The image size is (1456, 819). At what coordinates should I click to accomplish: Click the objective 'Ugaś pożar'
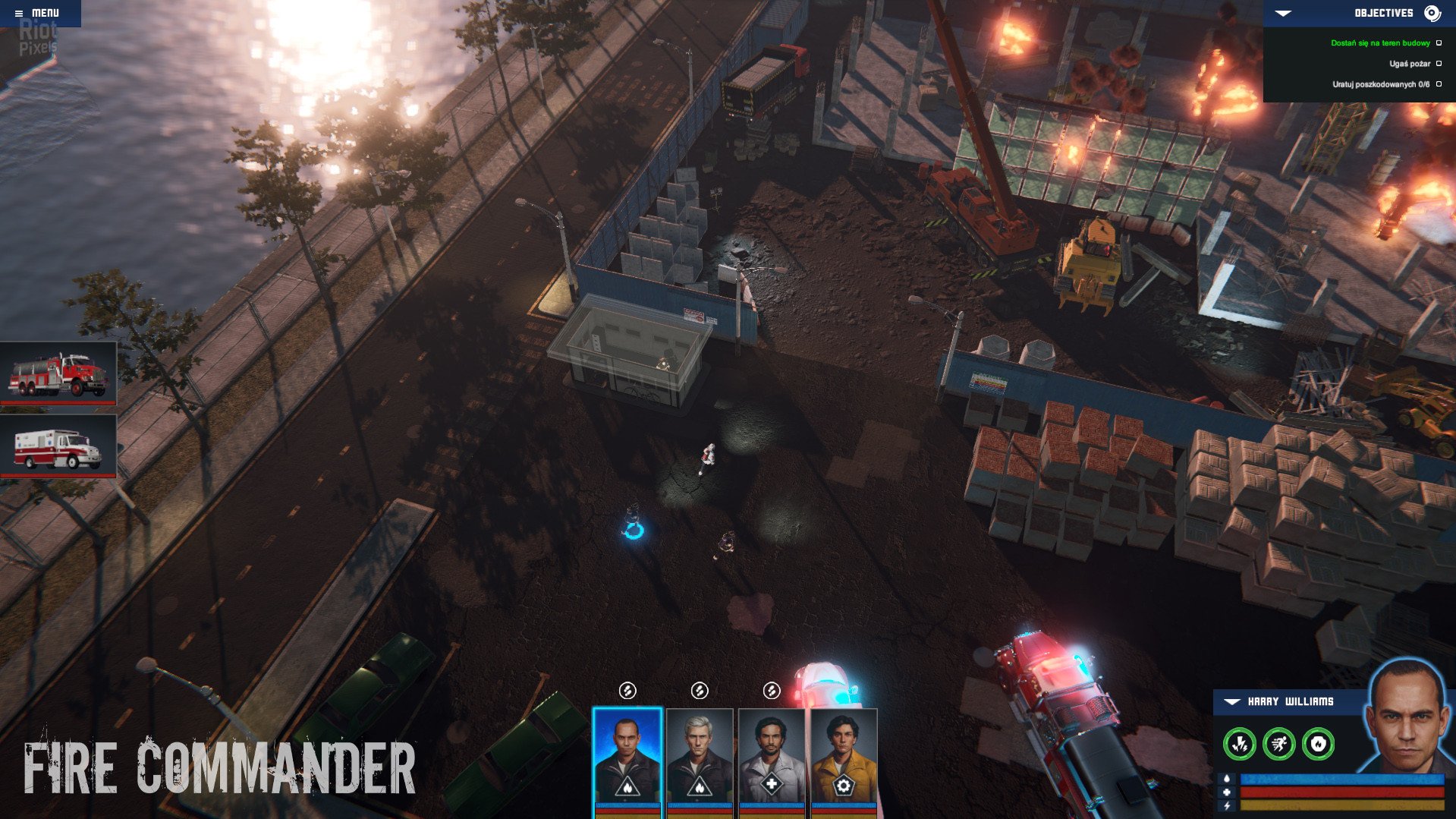click(x=1409, y=64)
